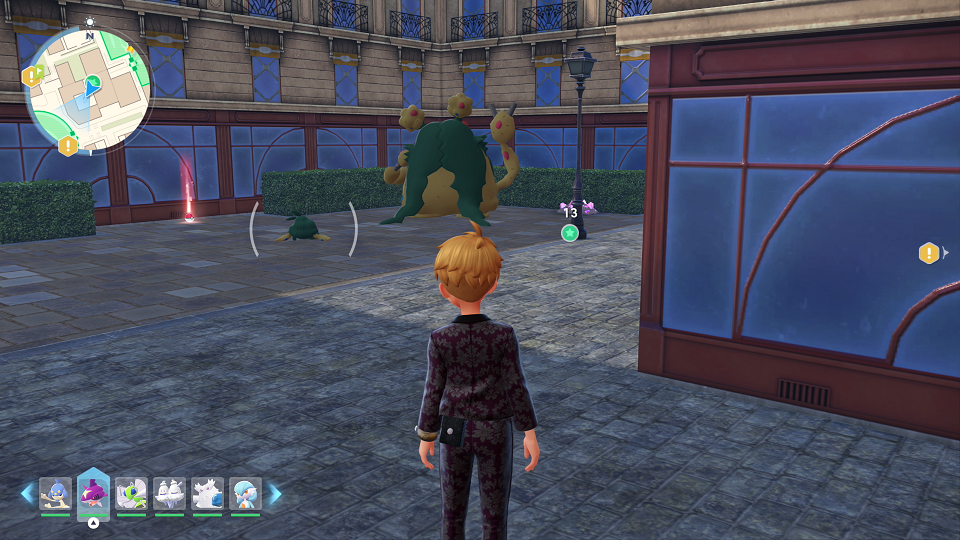The image size is (960, 540).
Task: Select the white furry Pokémon party slot
Action: tap(207, 494)
